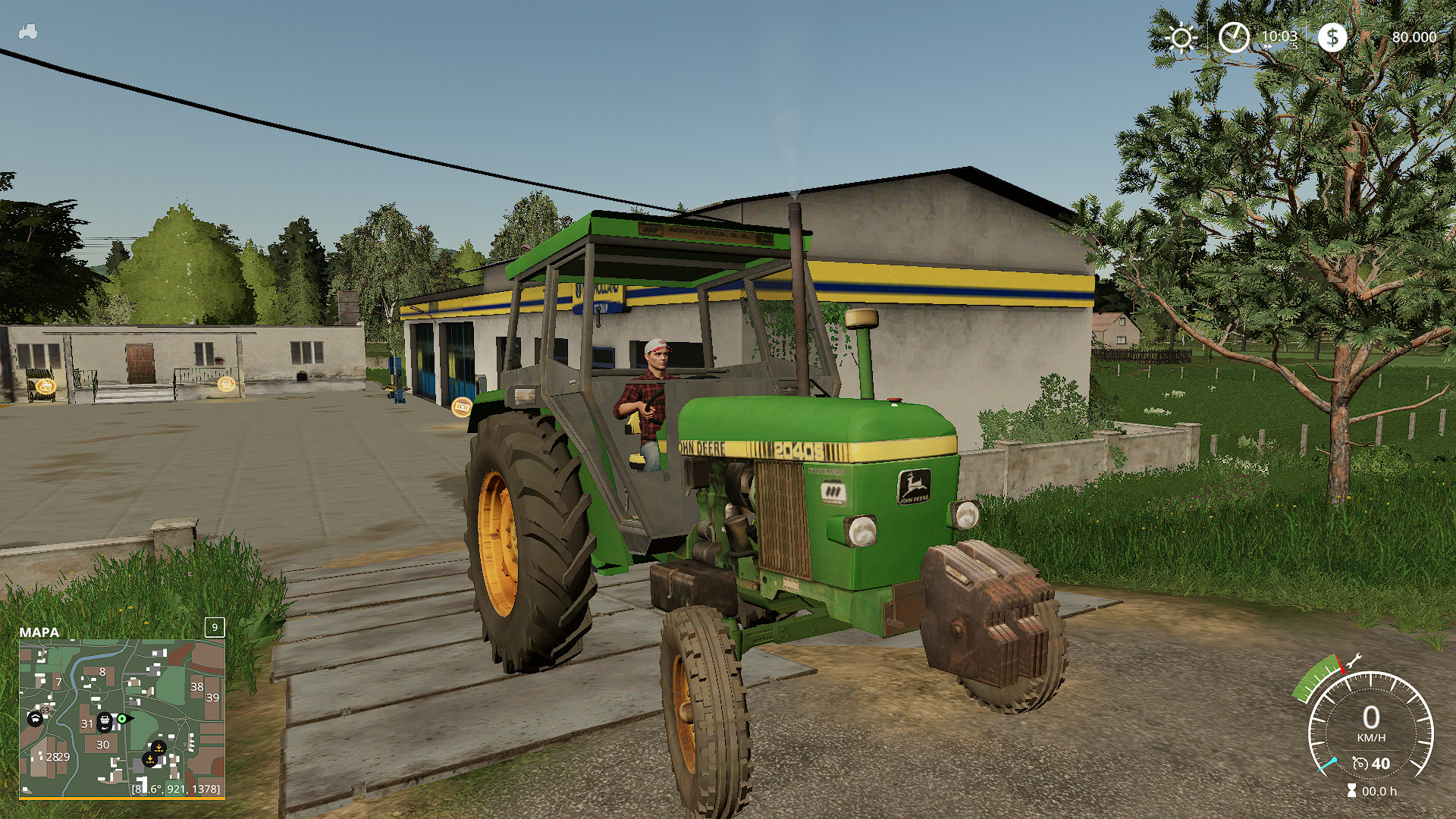Click a yellow sell point icon on the minimap
Image resolution: width=1456 pixels, height=819 pixels.
tap(158, 748)
